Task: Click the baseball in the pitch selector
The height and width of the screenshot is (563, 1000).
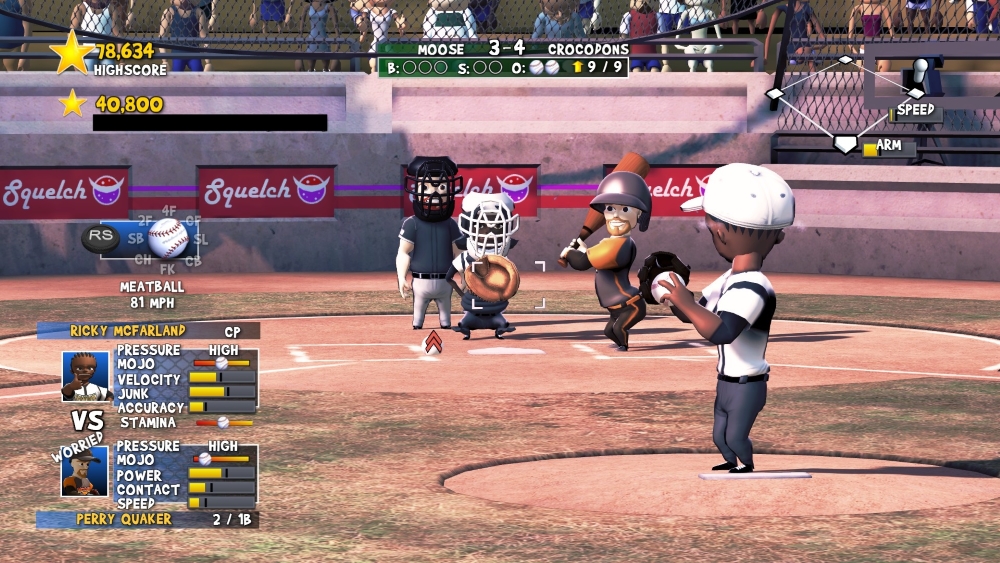Action: coord(168,239)
